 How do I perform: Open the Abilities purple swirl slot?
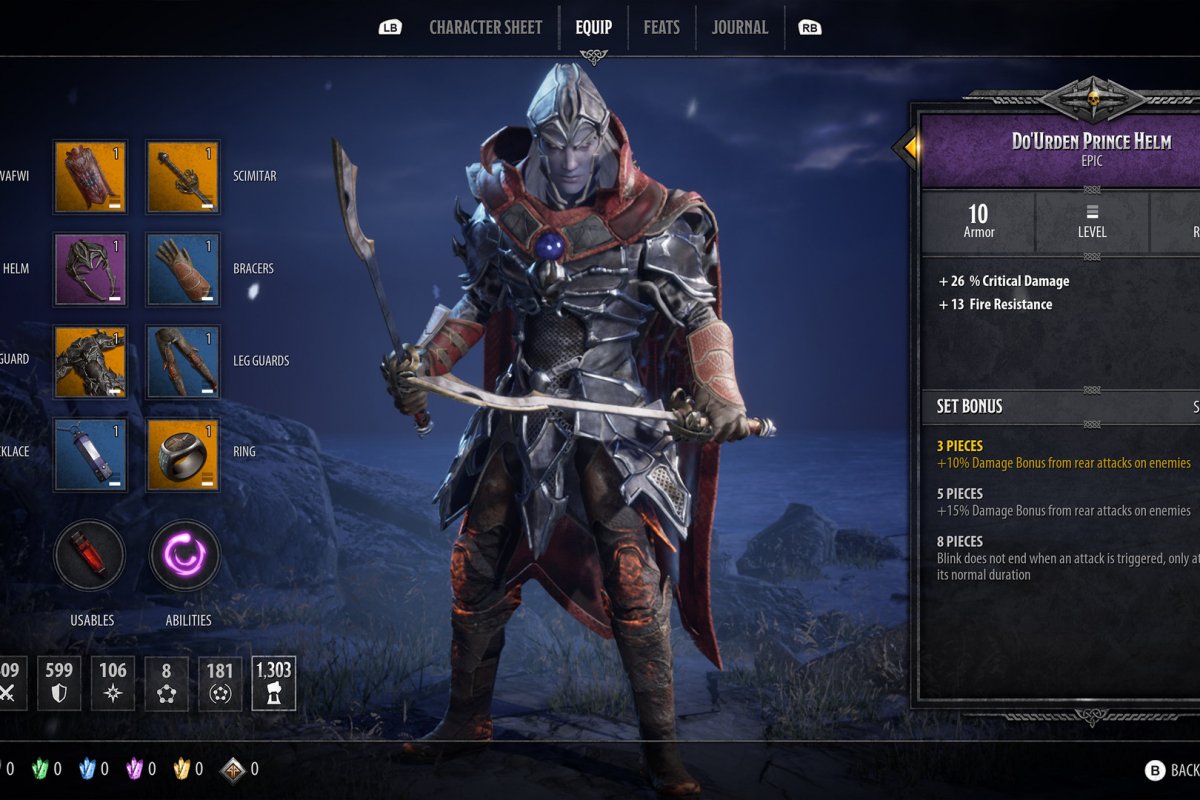[x=184, y=555]
